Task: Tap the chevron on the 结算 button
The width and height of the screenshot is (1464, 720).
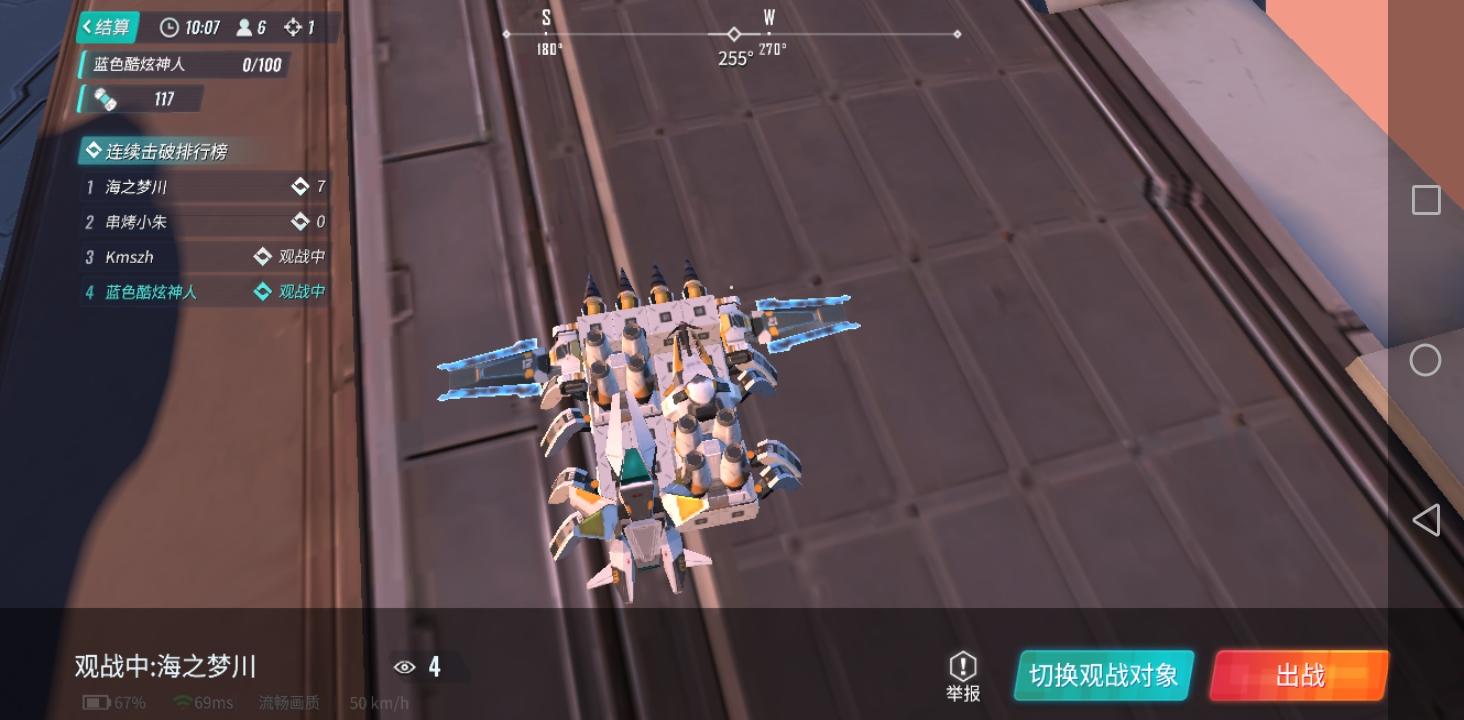Action: click(x=90, y=28)
